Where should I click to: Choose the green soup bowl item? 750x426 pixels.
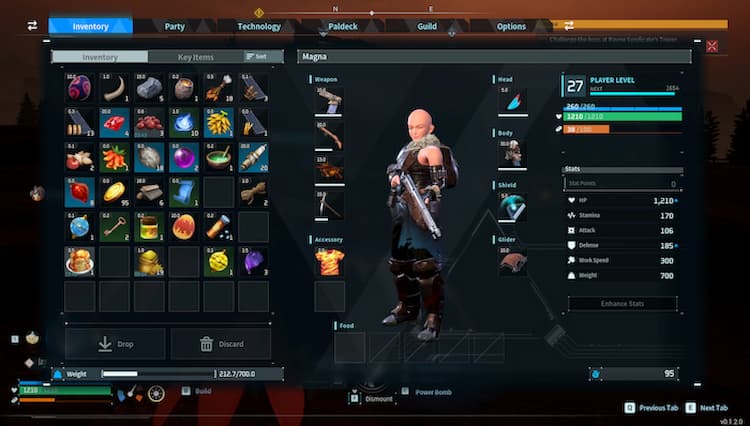pos(218,157)
